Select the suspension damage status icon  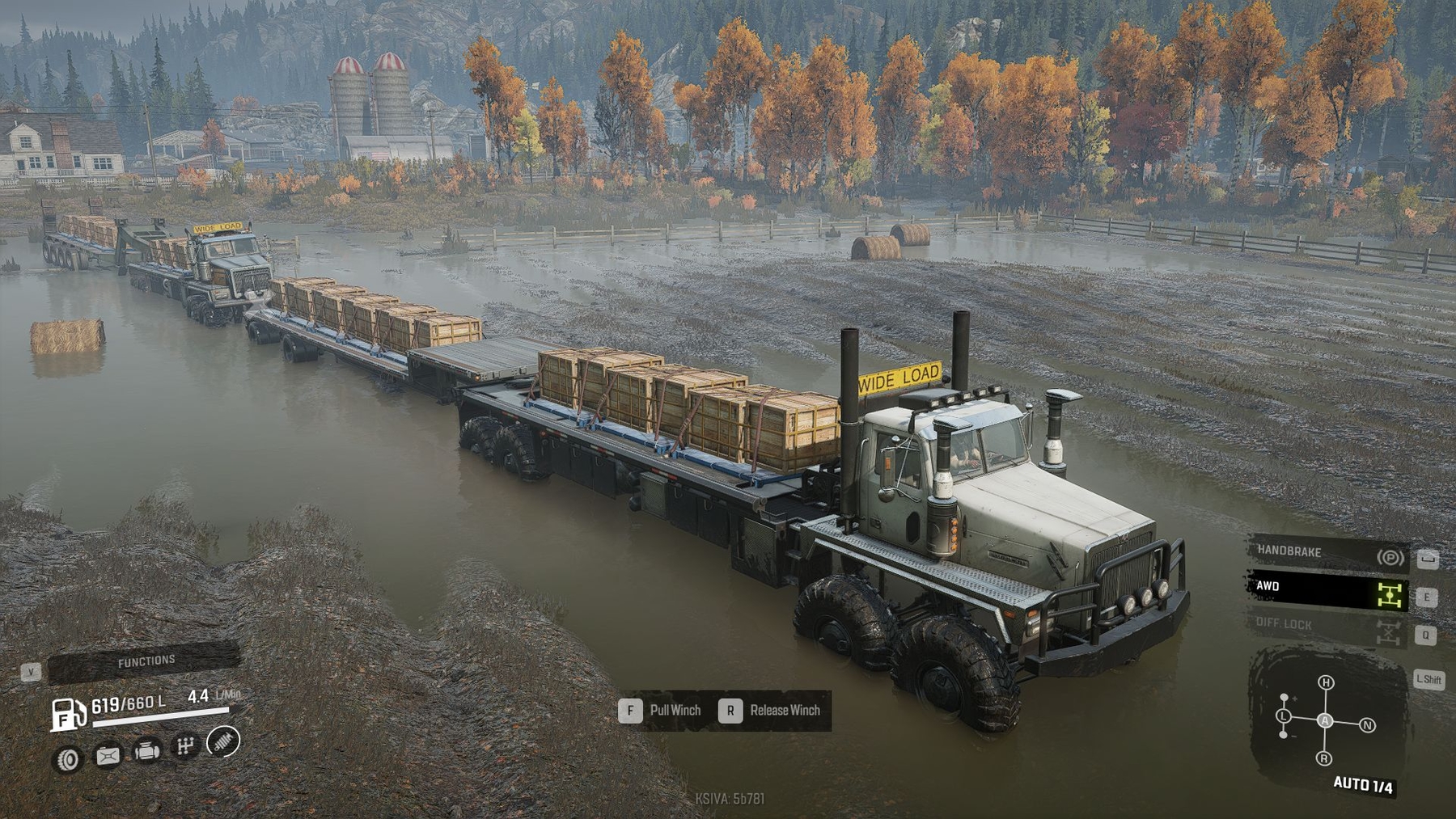pyautogui.click(x=223, y=741)
